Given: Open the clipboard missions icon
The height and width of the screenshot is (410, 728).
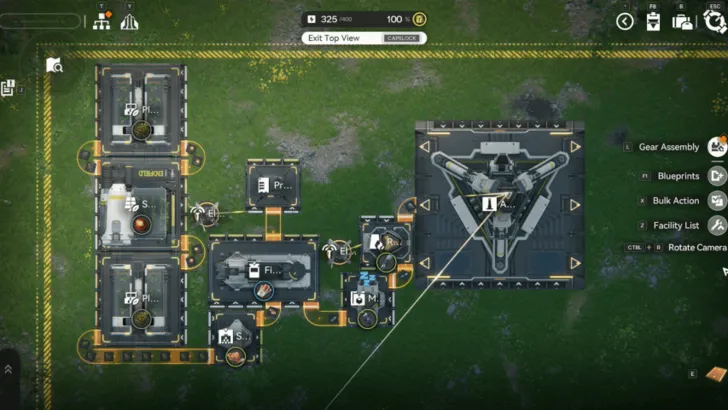Looking at the screenshot, I should (x=653, y=21).
